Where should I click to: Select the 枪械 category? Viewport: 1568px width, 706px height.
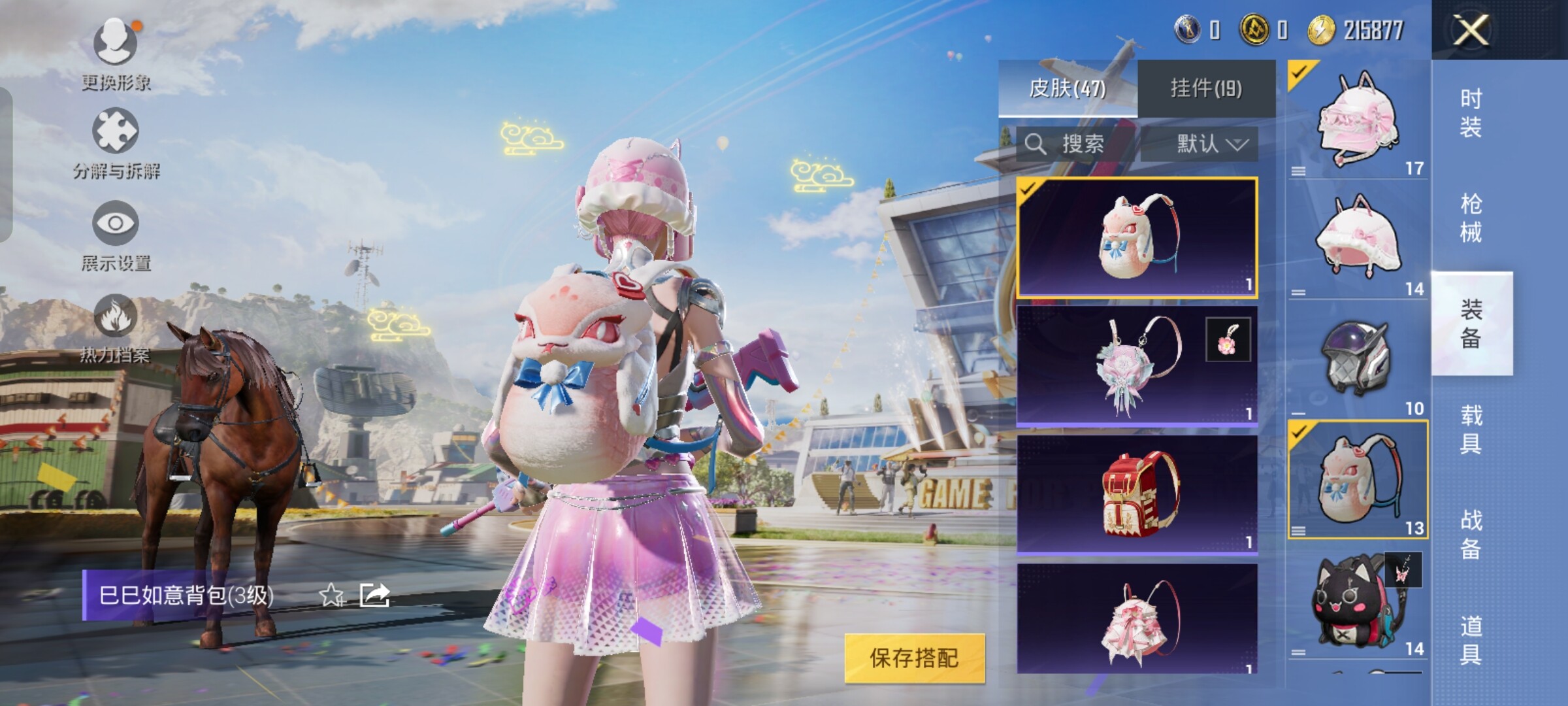tap(1471, 218)
